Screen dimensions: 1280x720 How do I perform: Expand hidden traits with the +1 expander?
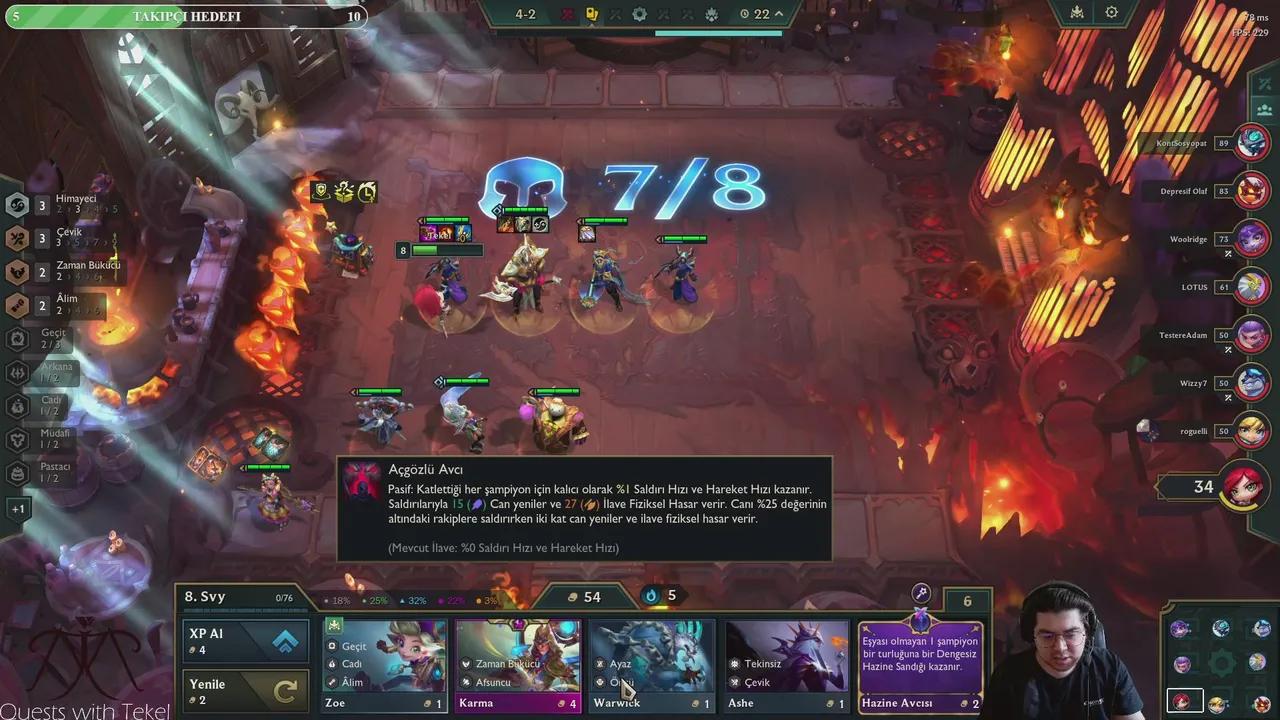tap(18, 508)
